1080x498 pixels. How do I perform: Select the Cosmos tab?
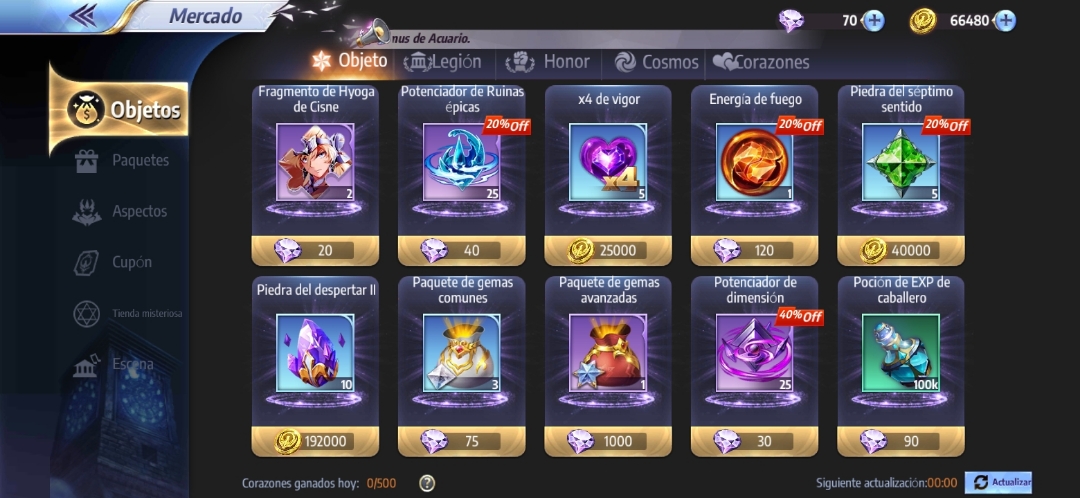657,62
